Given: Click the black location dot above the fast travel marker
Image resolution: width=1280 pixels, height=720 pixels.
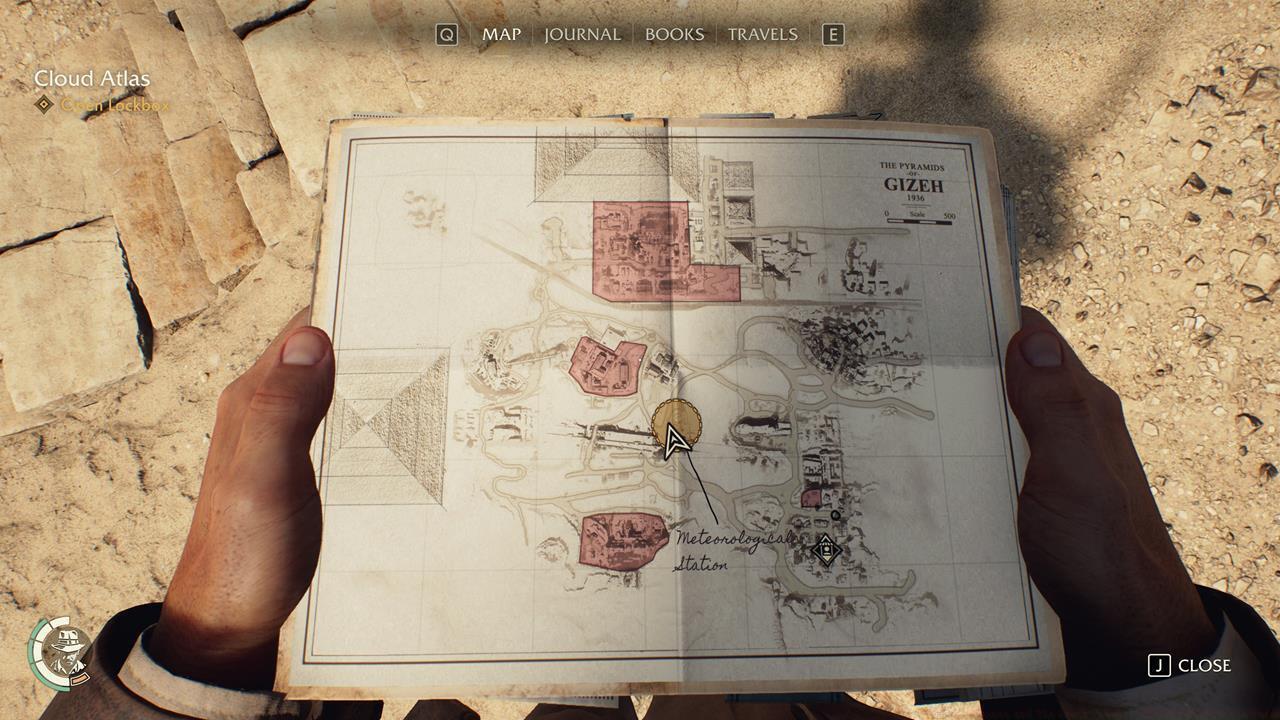Looking at the screenshot, I should 836,516.
